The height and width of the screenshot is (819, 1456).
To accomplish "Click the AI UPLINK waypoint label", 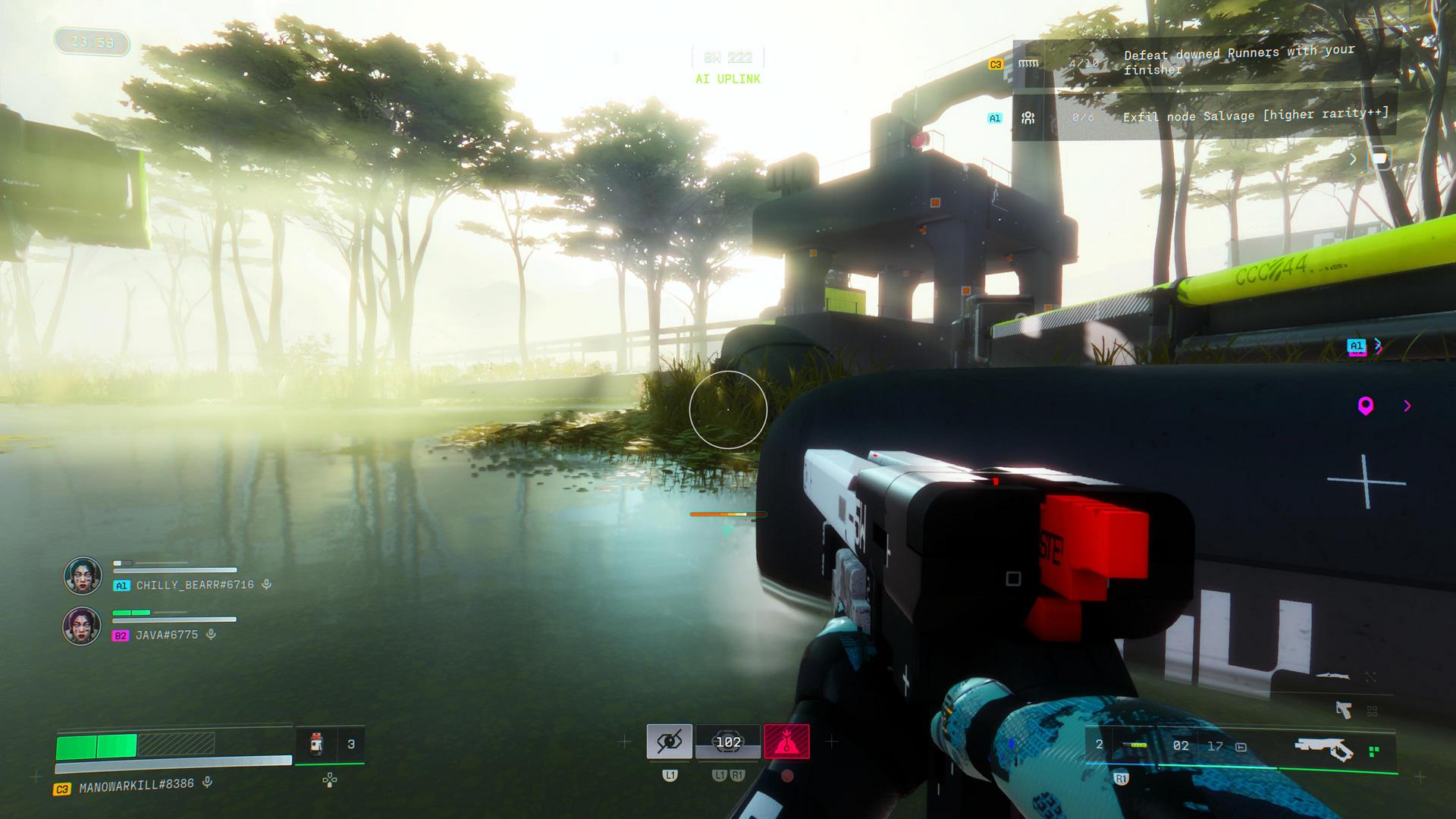I will [x=727, y=79].
